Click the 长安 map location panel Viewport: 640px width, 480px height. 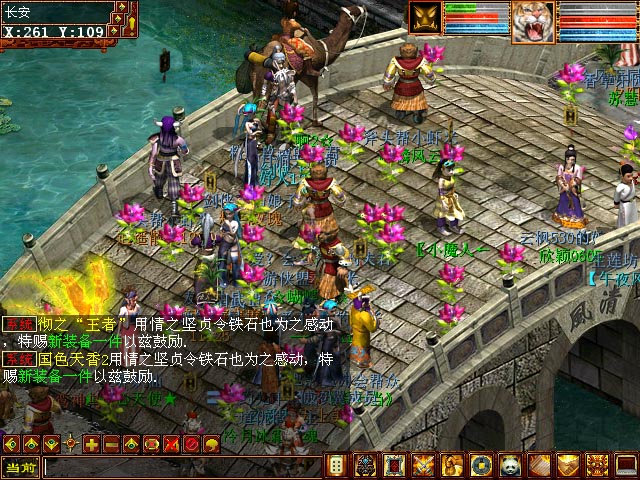click(55, 13)
